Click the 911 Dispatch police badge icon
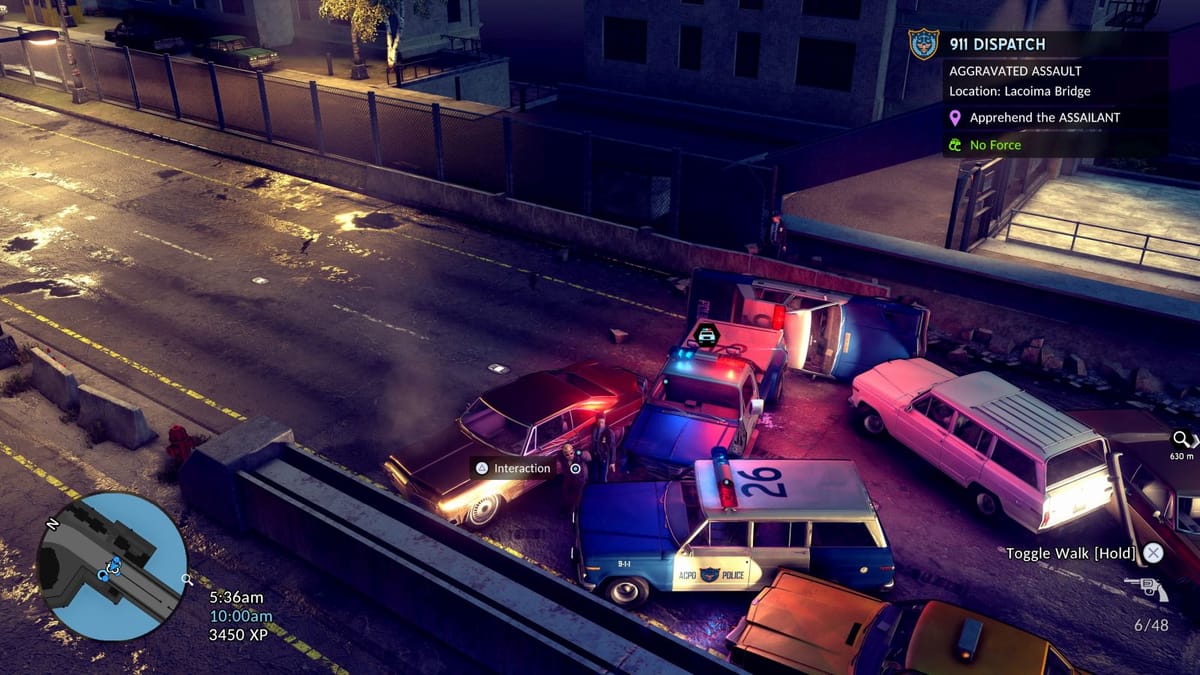Image resolution: width=1200 pixels, height=675 pixels. (x=923, y=44)
